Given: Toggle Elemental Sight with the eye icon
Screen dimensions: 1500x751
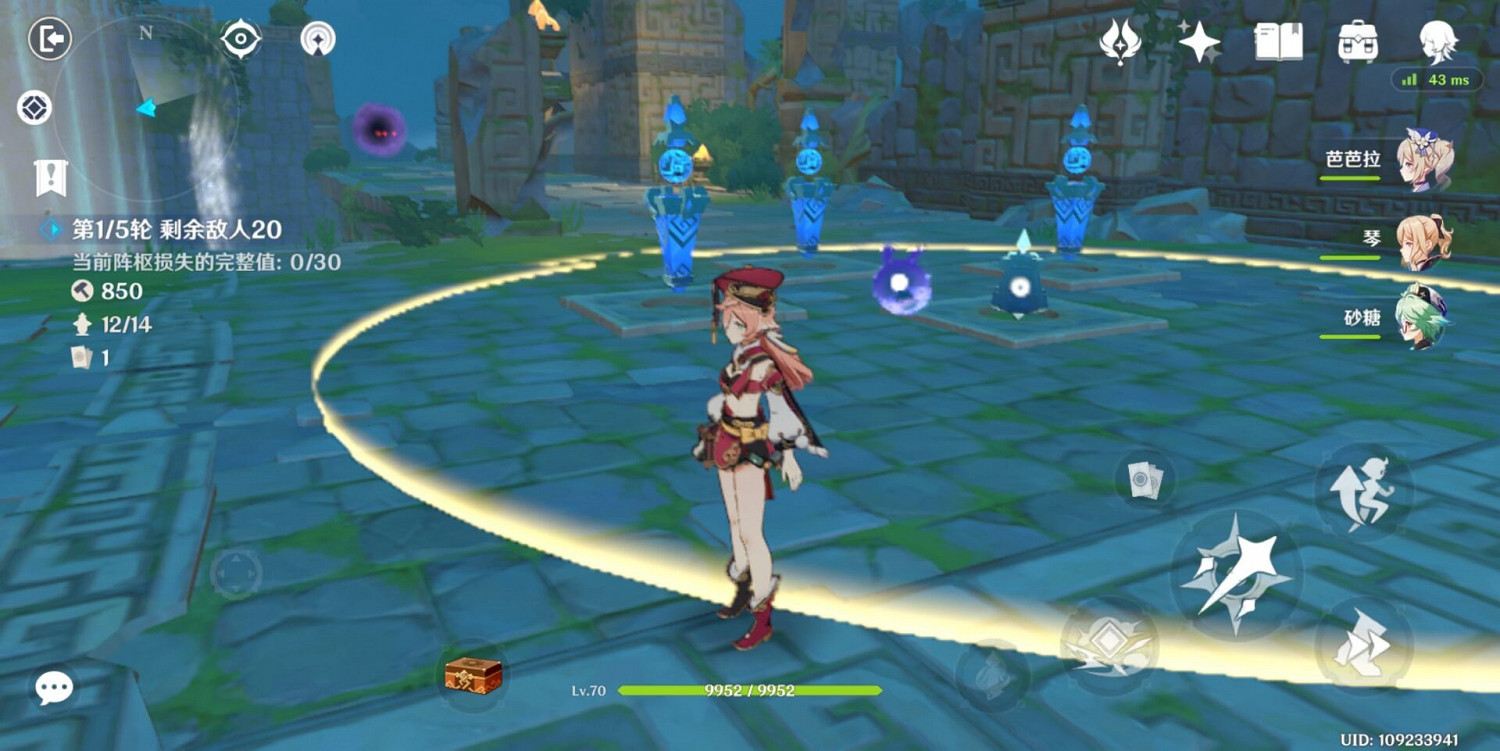Looking at the screenshot, I should coord(240,40).
